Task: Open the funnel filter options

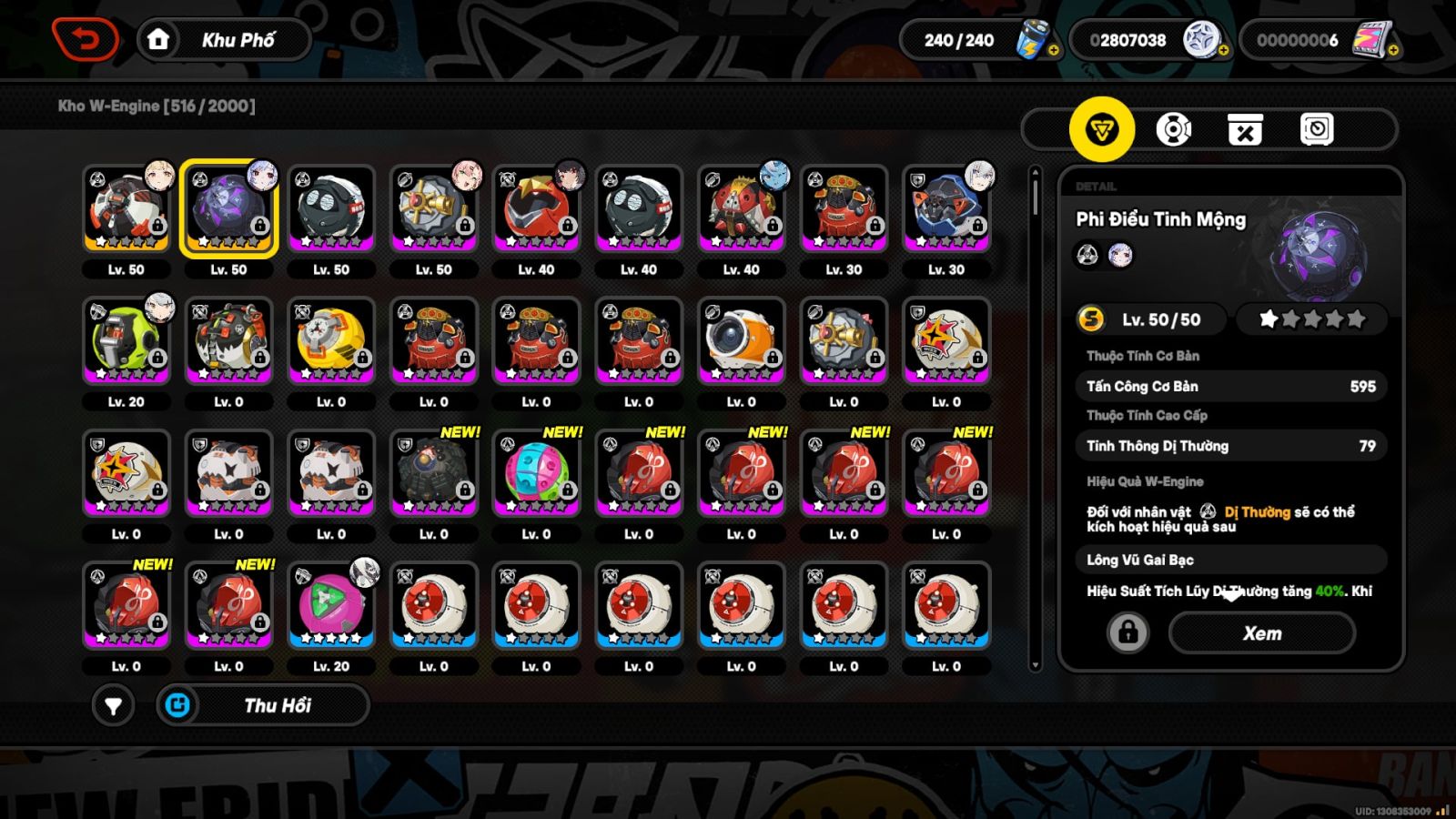Action: (113, 705)
